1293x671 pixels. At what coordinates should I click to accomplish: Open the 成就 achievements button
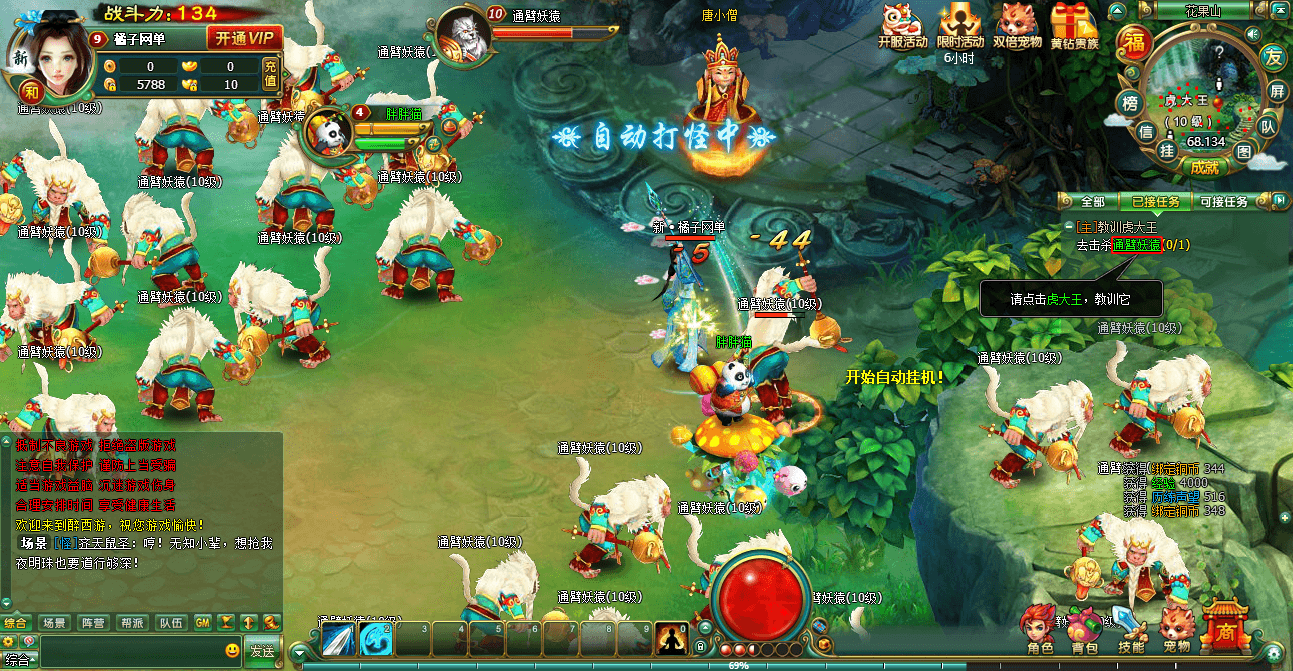coord(1204,167)
